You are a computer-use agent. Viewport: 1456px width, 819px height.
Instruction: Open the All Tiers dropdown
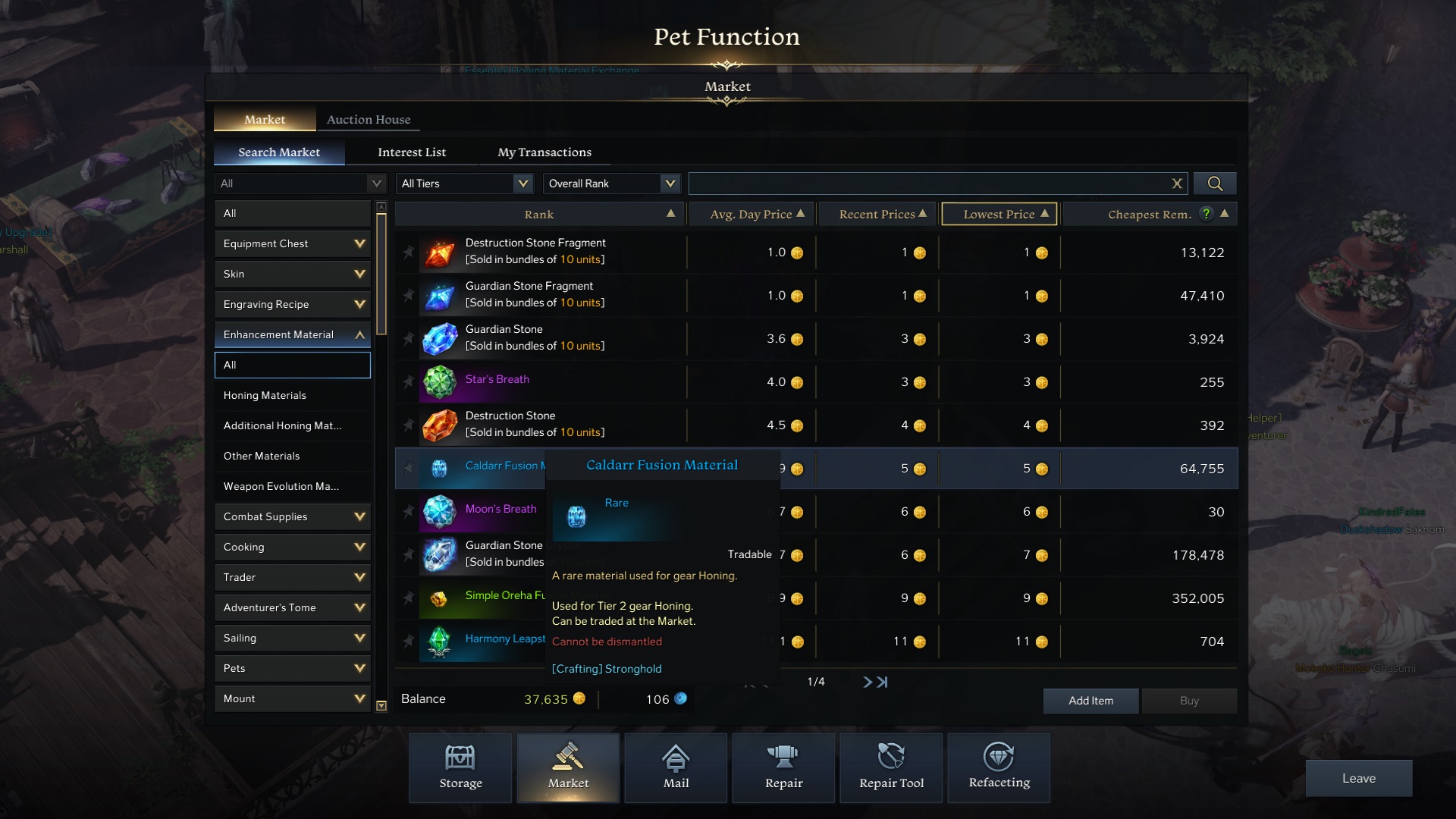click(465, 184)
